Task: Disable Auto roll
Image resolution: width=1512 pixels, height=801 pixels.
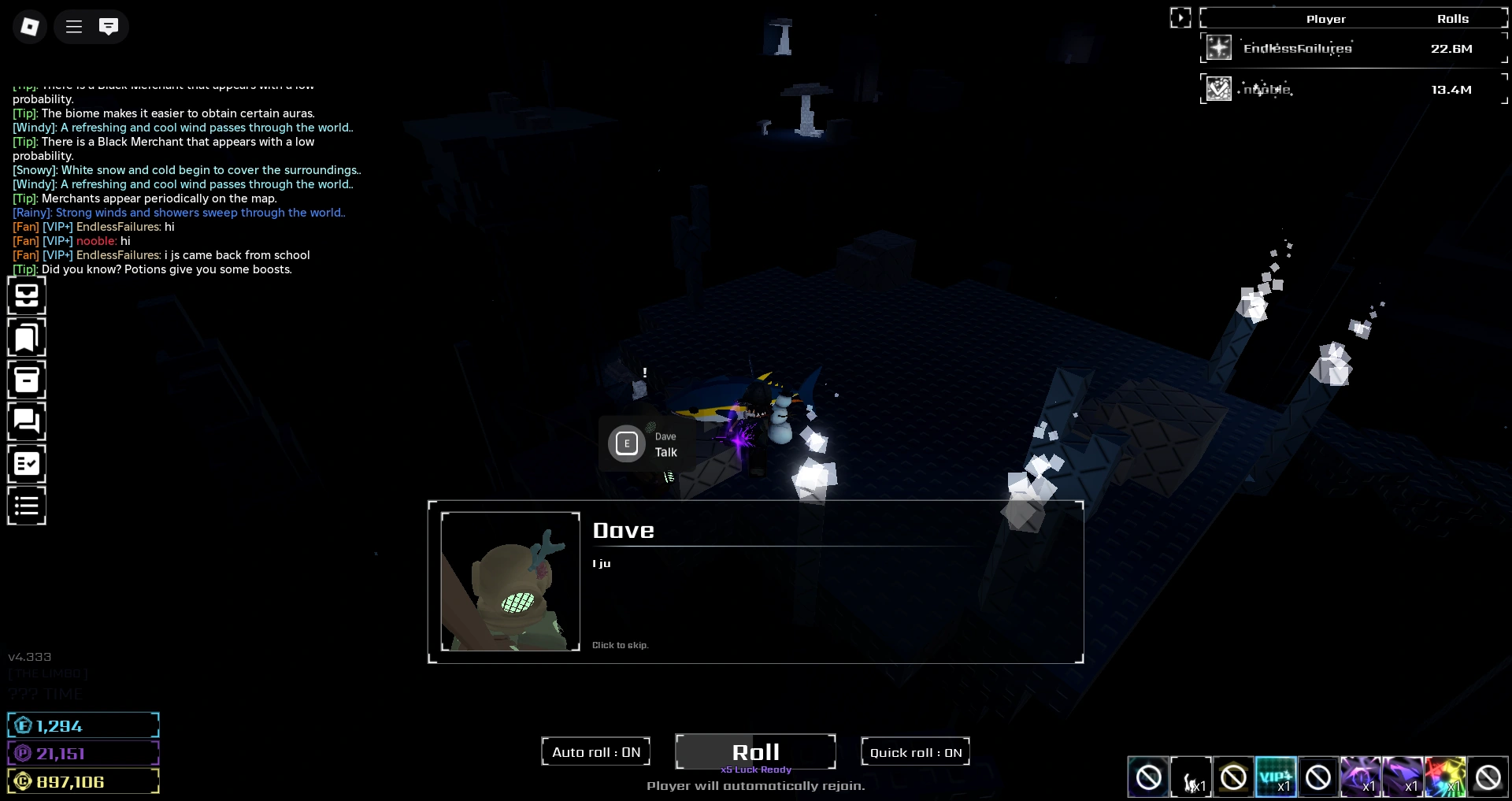Action: [595, 751]
